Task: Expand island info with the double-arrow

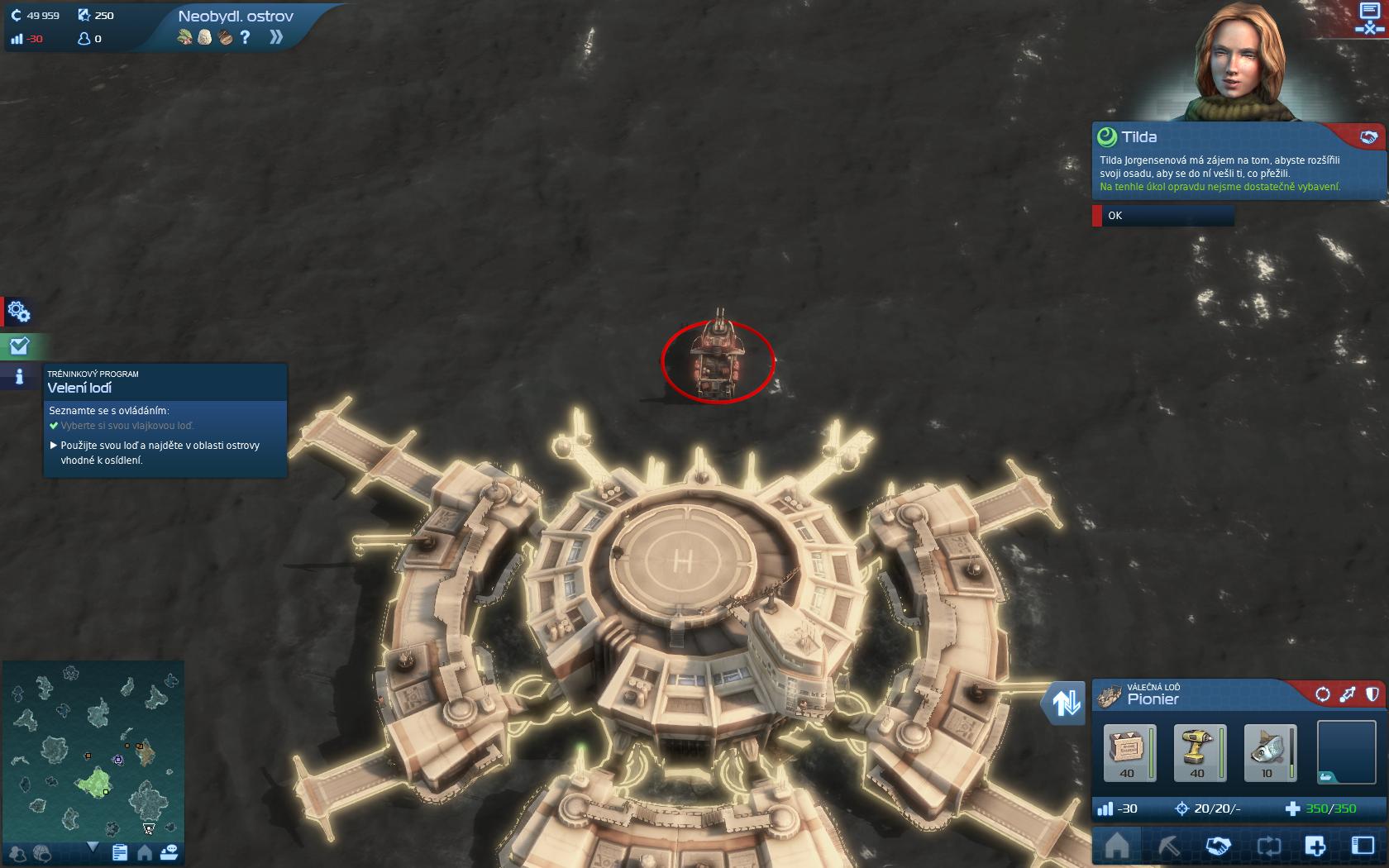Action: tap(276, 37)
